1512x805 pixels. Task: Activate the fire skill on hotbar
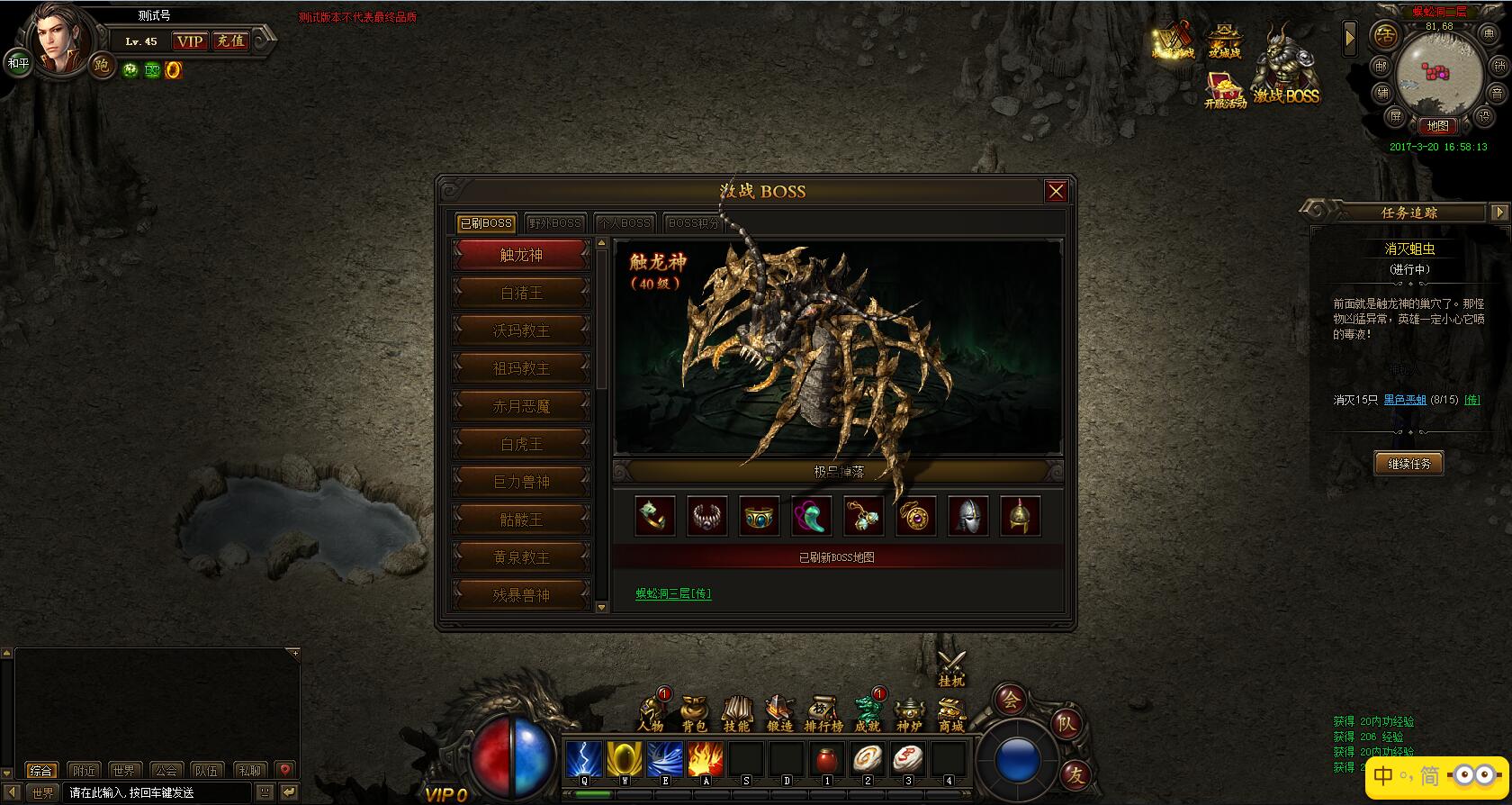pos(706,759)
